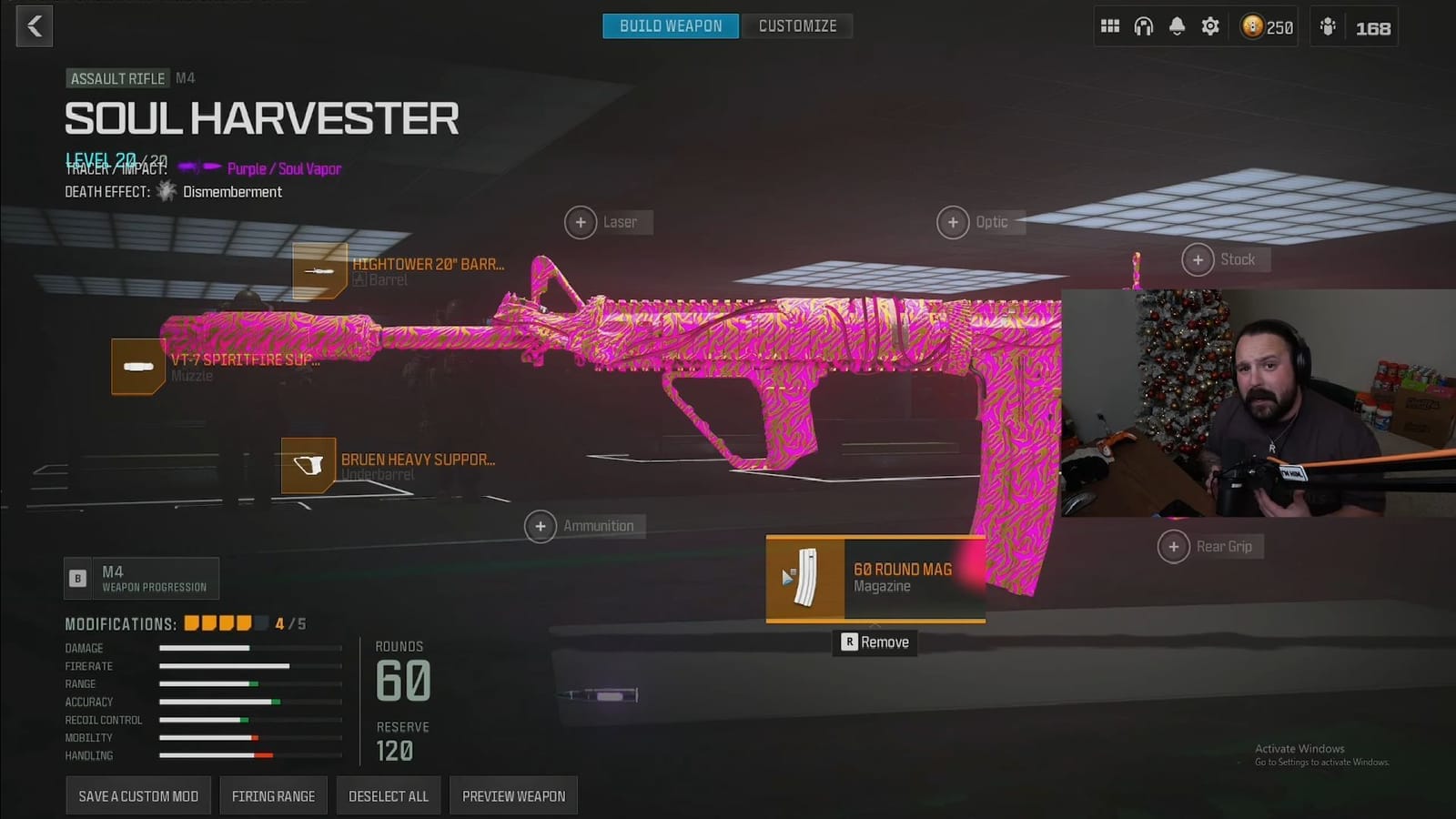Viewport: 1456px width, 819px height.
Task: Open the notifications bell icon
Action: (x=1177, y=26)
